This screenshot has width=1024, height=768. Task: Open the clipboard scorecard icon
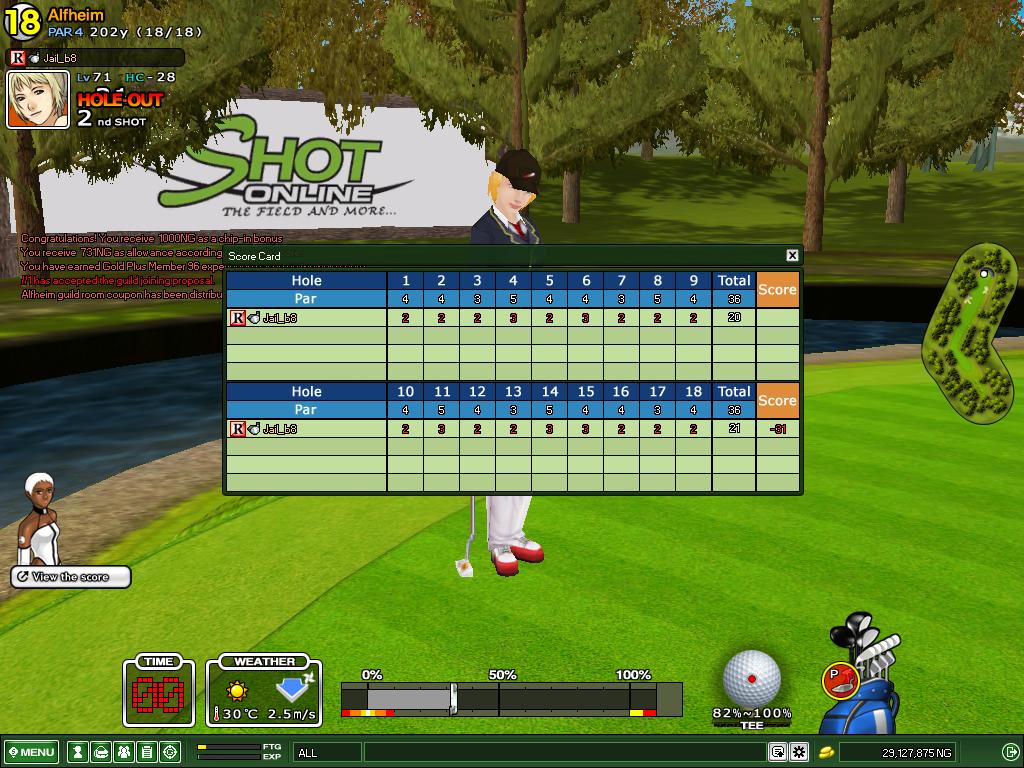click(x=147, y=752)
